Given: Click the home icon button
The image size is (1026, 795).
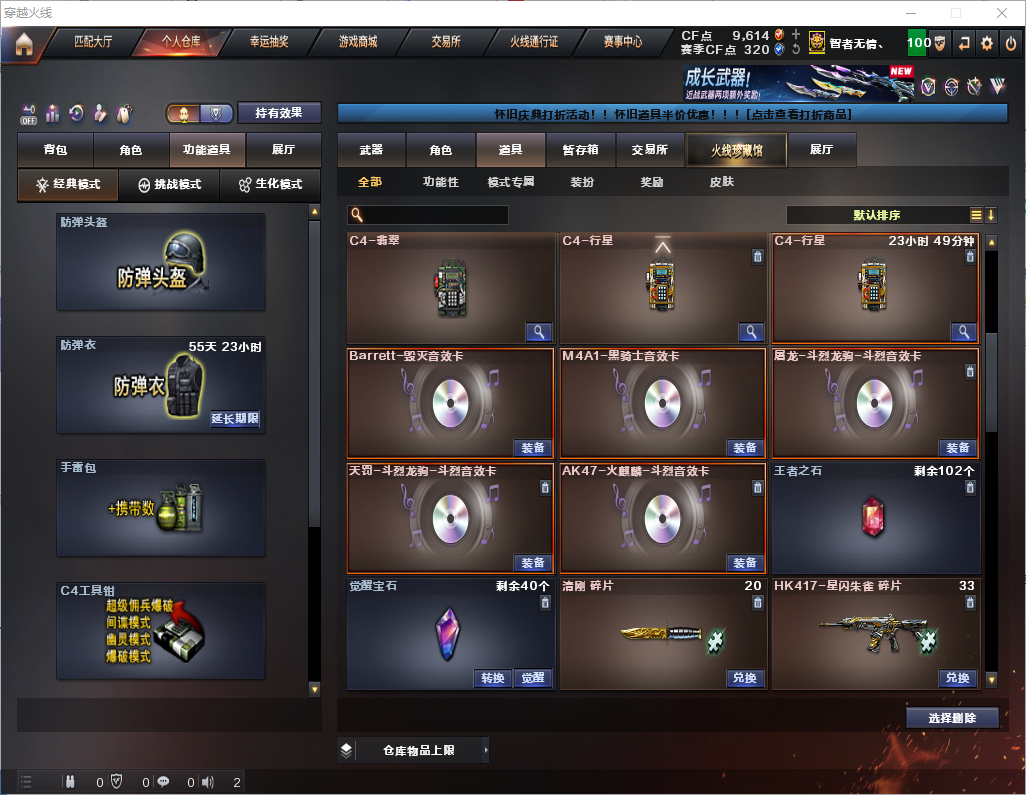Looking at the screenshot, I should tap(23, 43).
